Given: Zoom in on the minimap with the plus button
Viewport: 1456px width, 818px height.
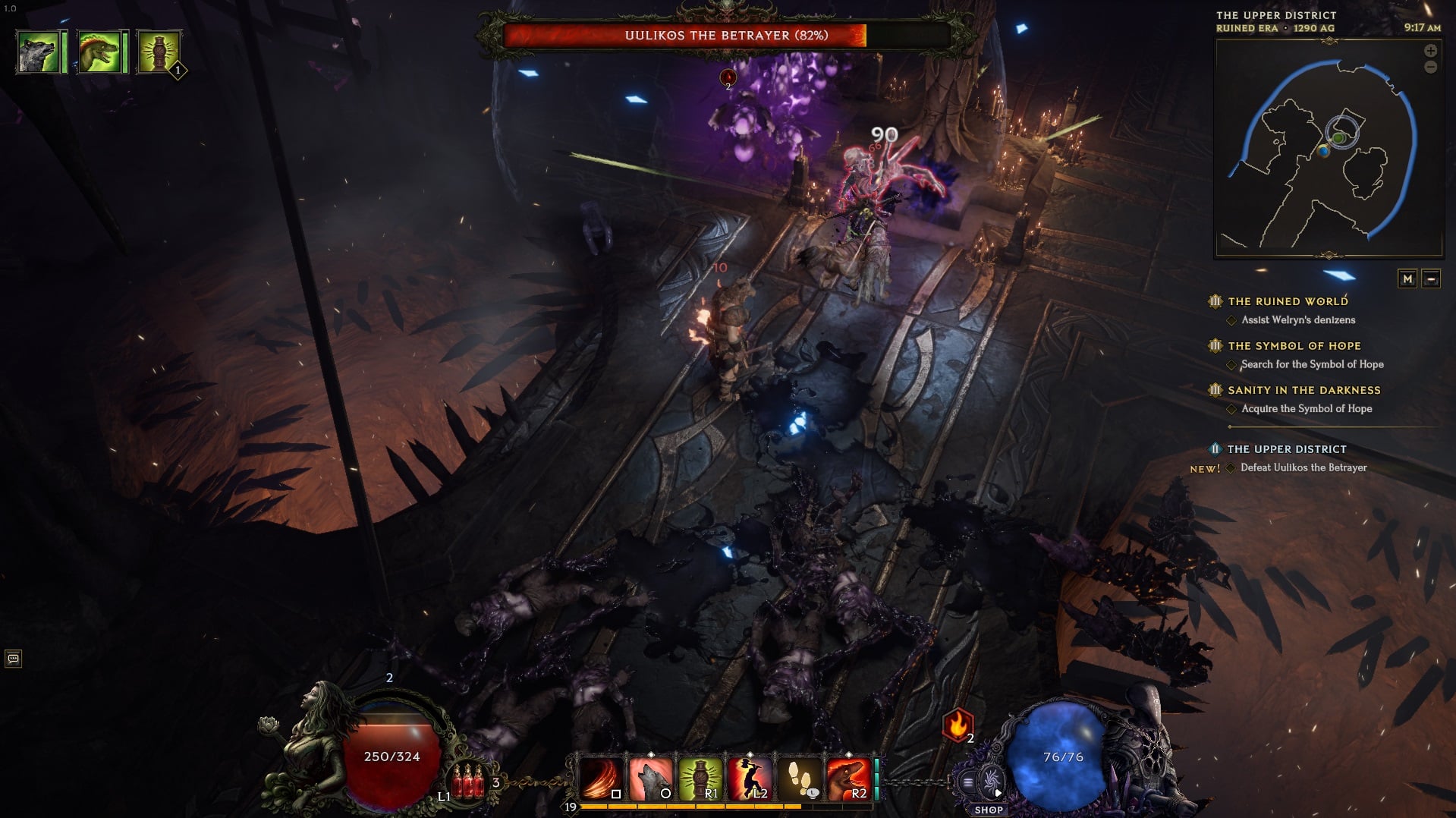Looking at the screenshot, I should click(1430, 51).
